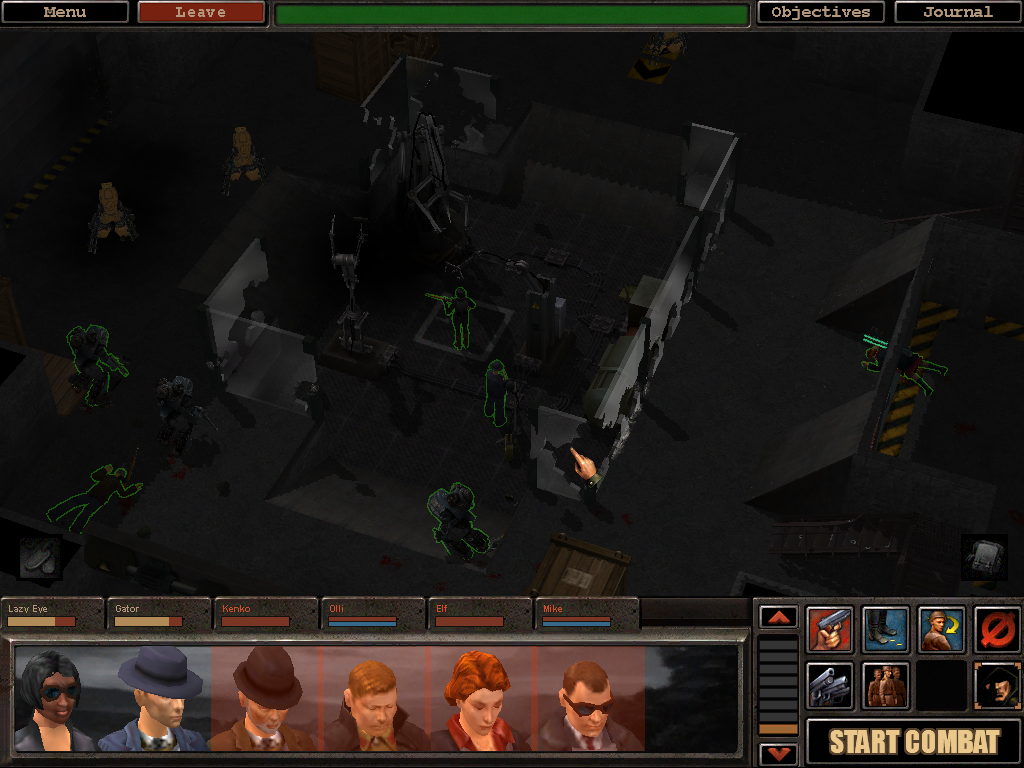Open the Menu
This screenshot has width=1024, height=768.
tap(65, 13)
